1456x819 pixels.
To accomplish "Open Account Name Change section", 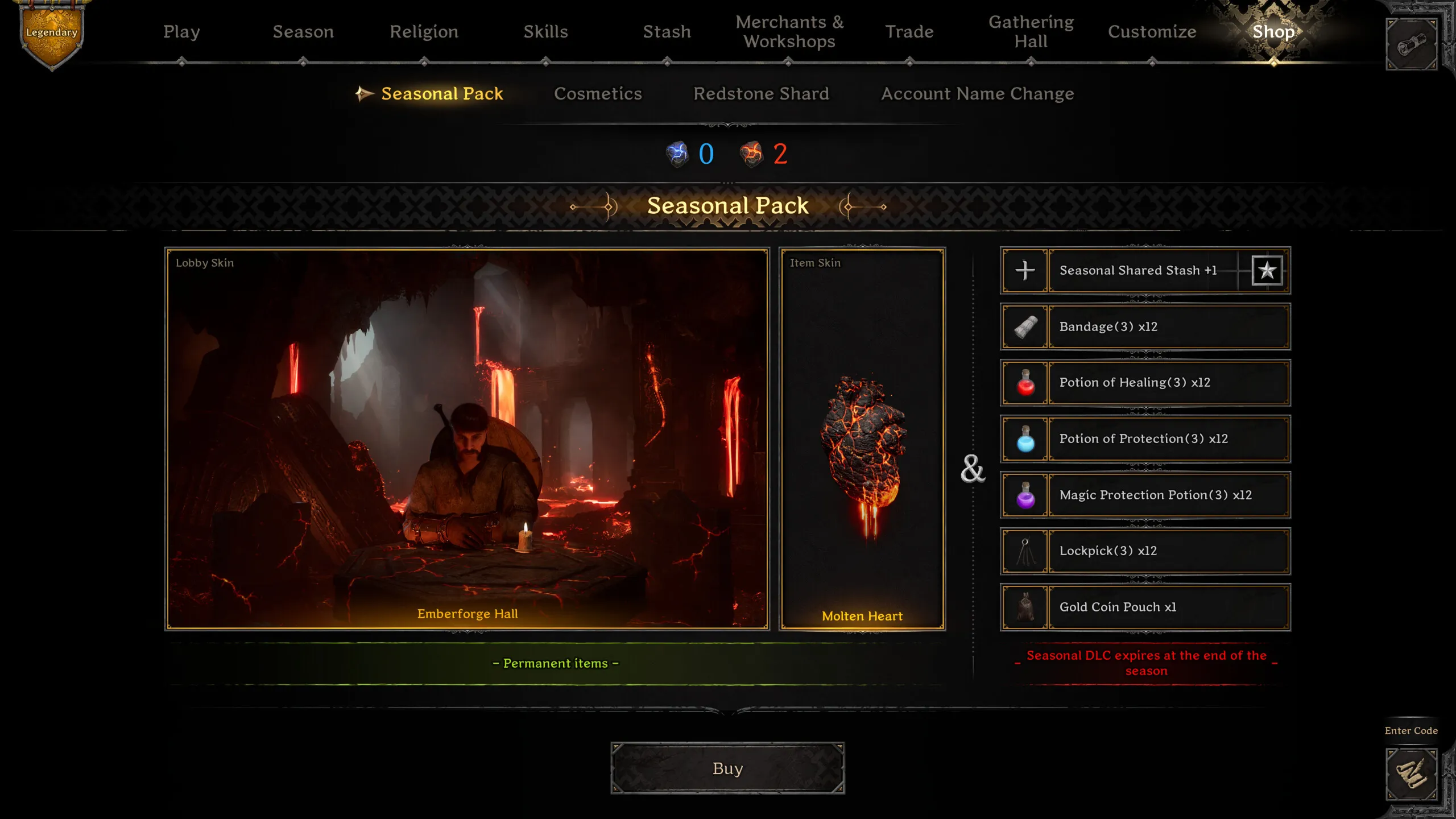I will coord(977,94).
